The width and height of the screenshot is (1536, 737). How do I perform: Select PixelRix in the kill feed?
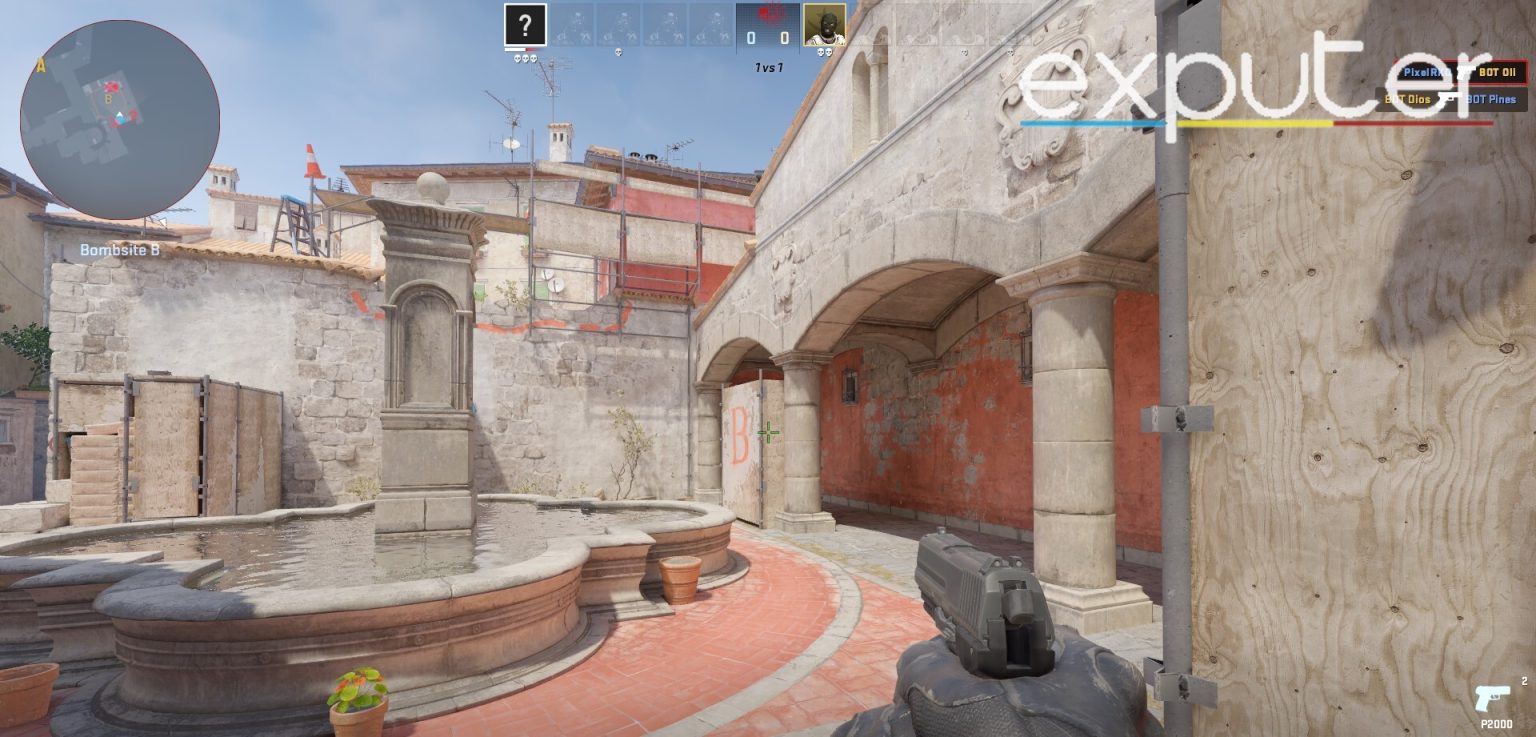(x=1424, y=72)
